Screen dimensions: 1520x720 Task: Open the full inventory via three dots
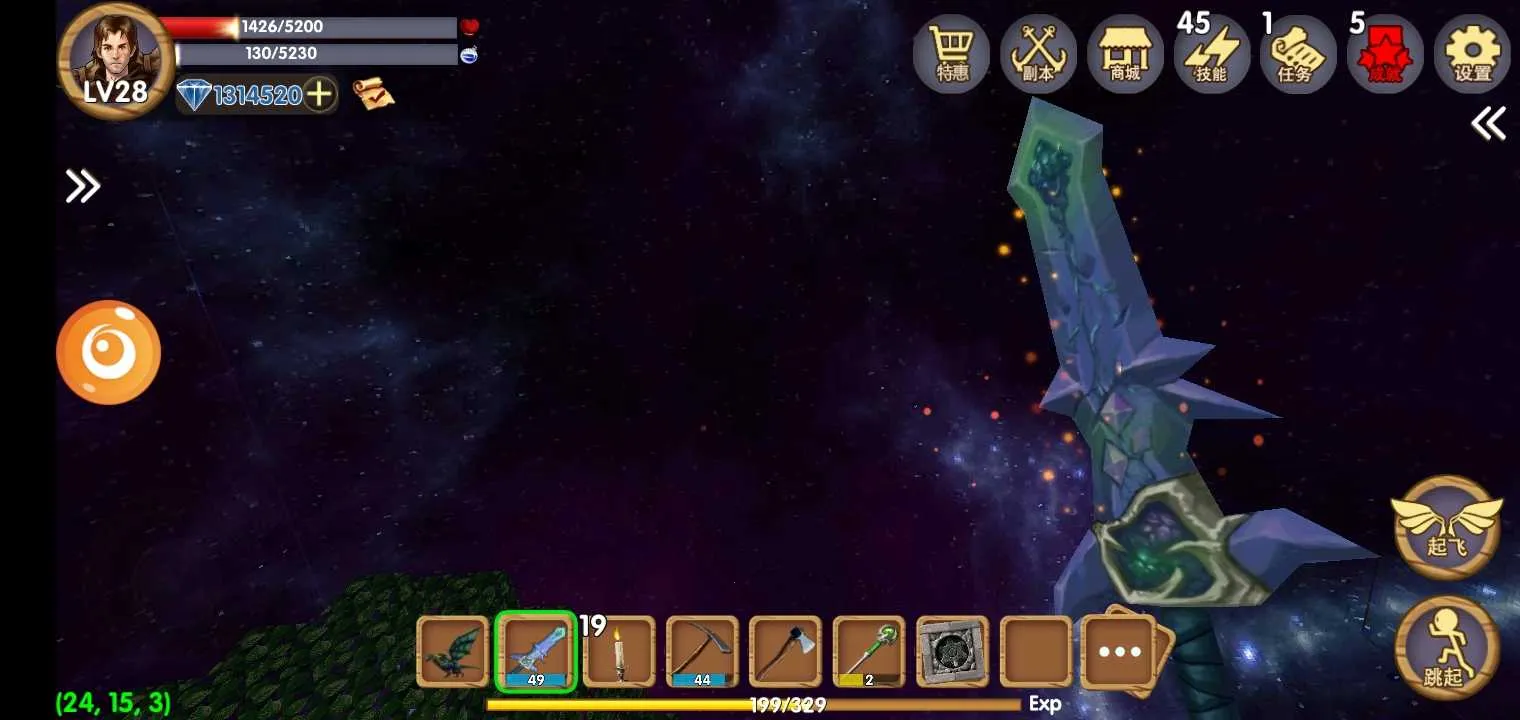pyautogui.click(x=1119, y=652)
